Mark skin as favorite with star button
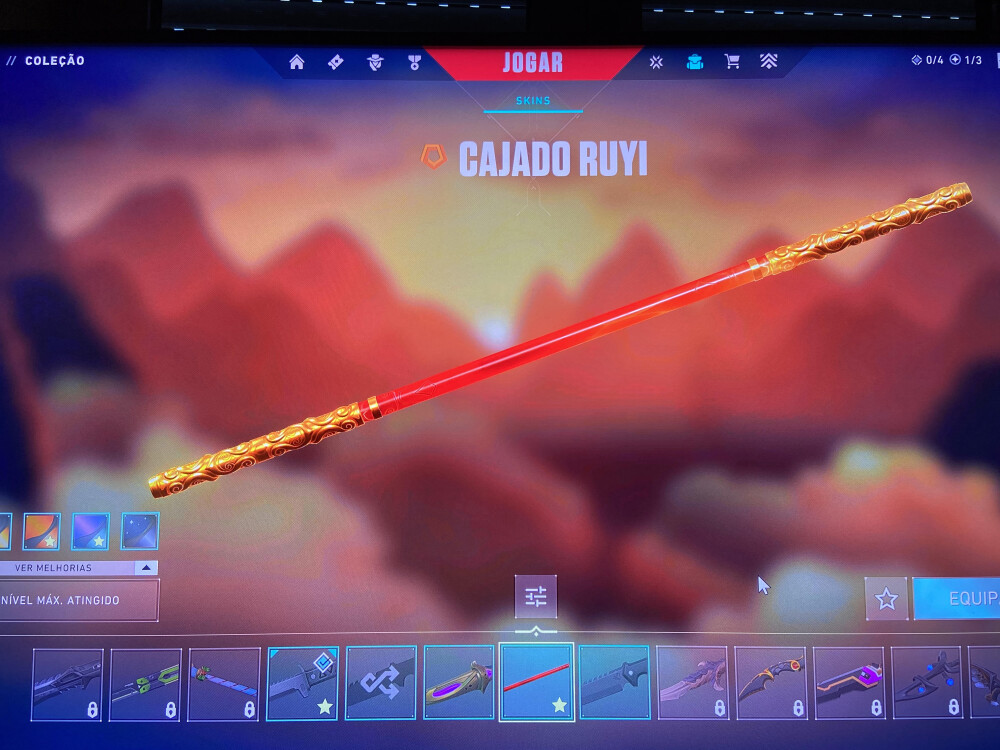The height and width of the screenshot is (750, 1000). click(886, 598)
